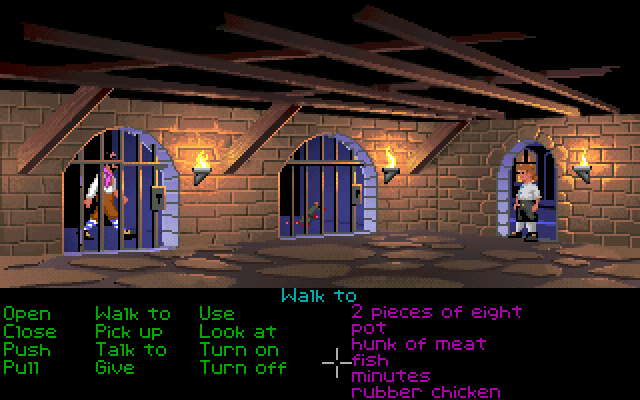Choose the fish inventory item

click(370, 360)
